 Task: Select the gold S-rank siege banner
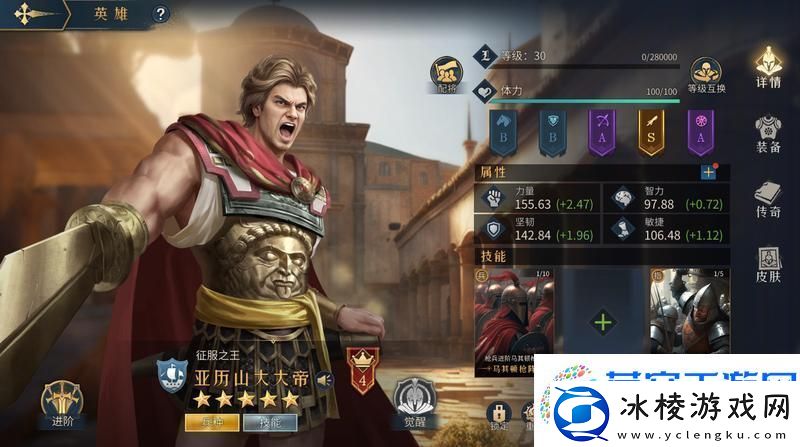653,131
